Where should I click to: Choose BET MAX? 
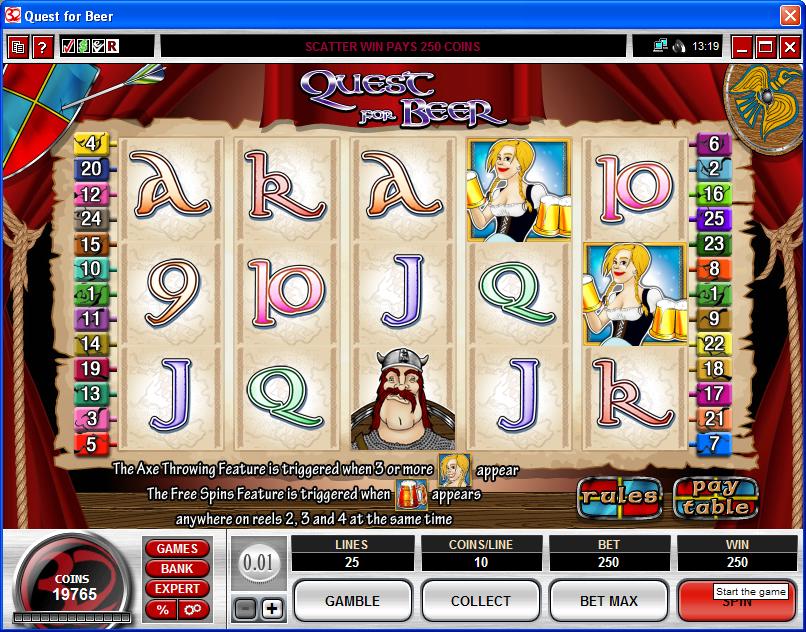[609, 601]
